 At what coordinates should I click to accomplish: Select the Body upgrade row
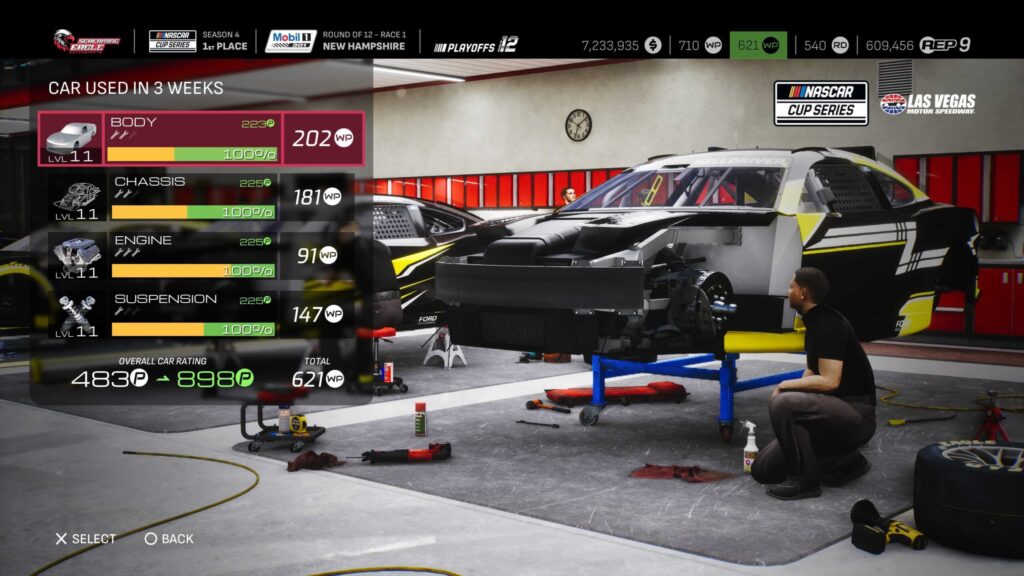click(x=190, y=138)
